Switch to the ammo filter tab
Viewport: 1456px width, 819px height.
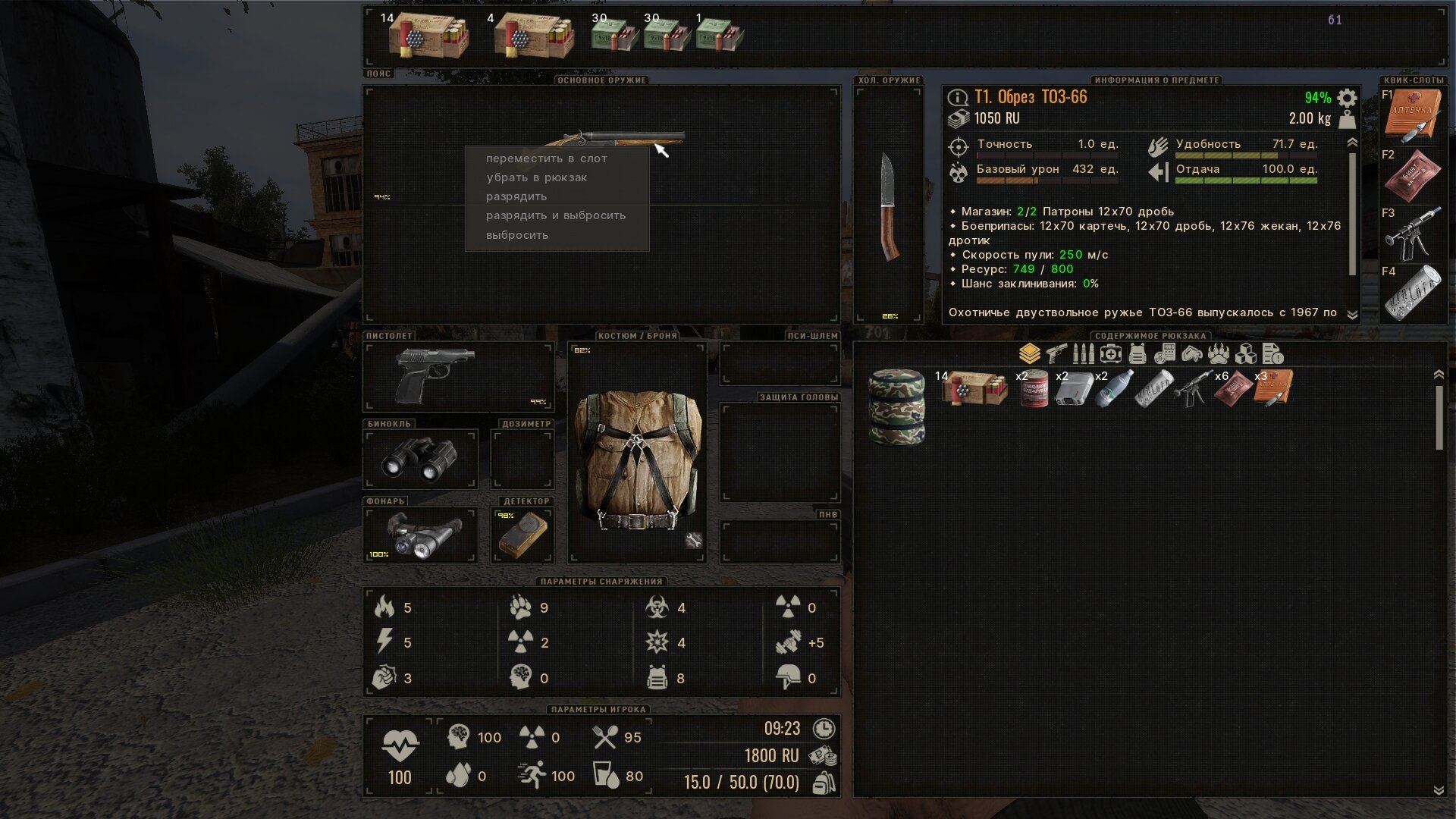1083,353
